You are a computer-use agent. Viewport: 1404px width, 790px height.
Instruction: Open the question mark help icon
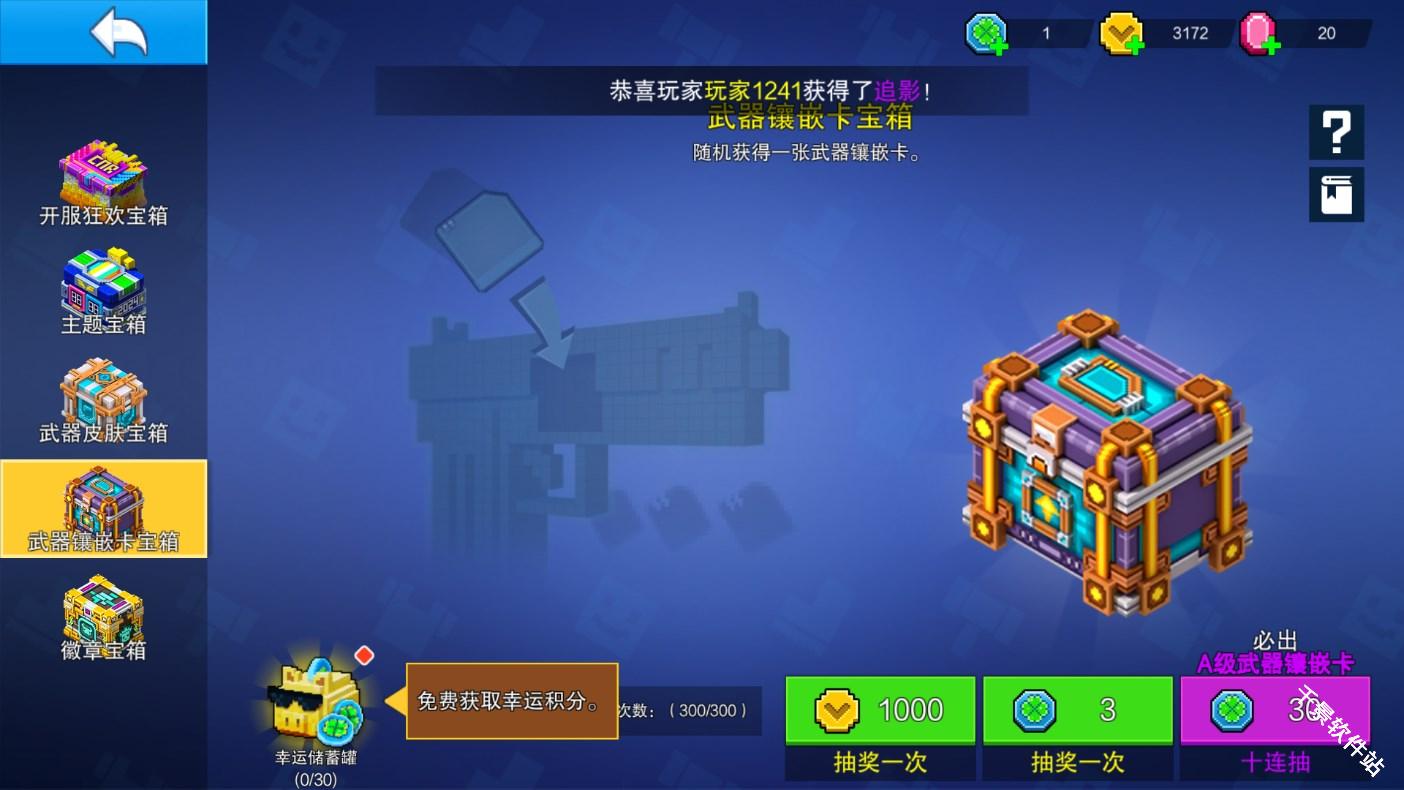click(1337, 132)
